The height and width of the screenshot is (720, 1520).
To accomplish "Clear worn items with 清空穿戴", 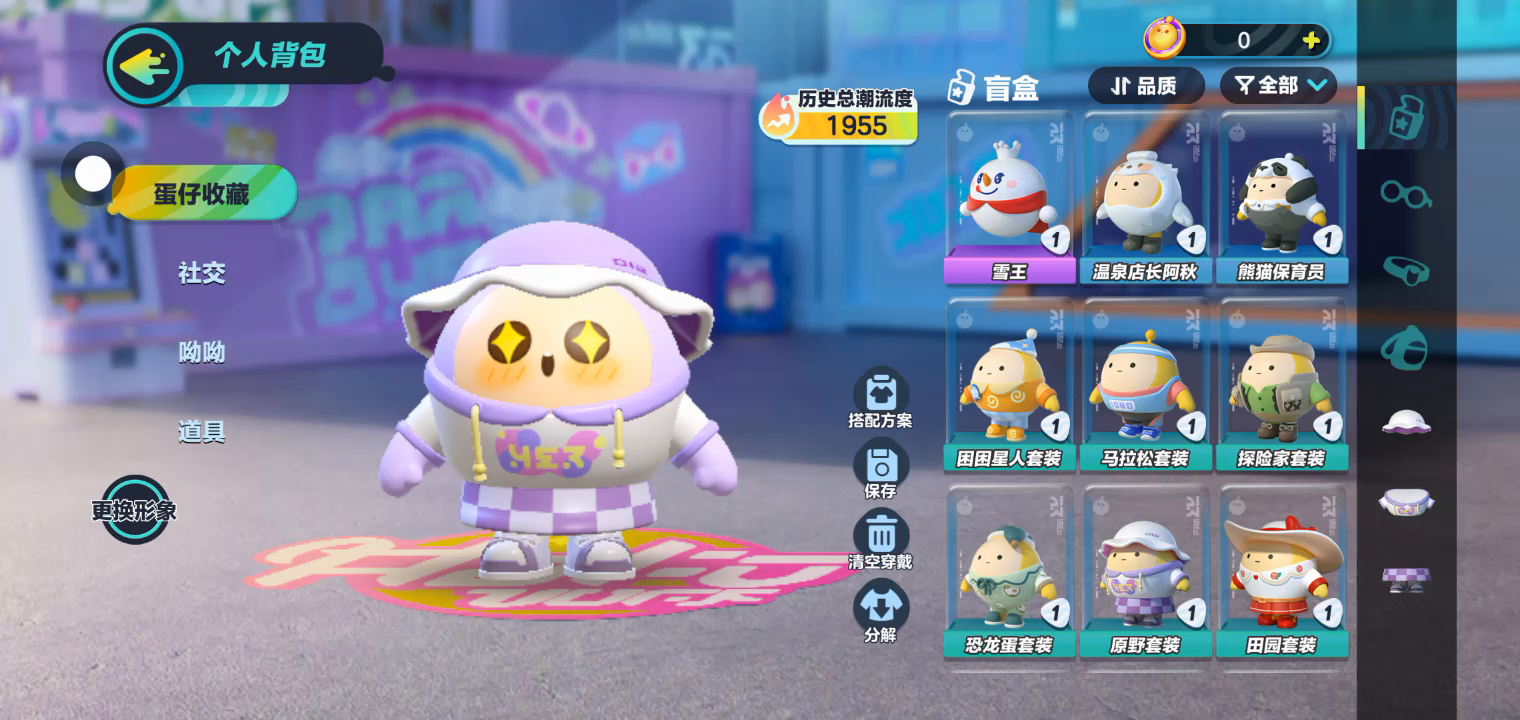I will click(881, 540).
